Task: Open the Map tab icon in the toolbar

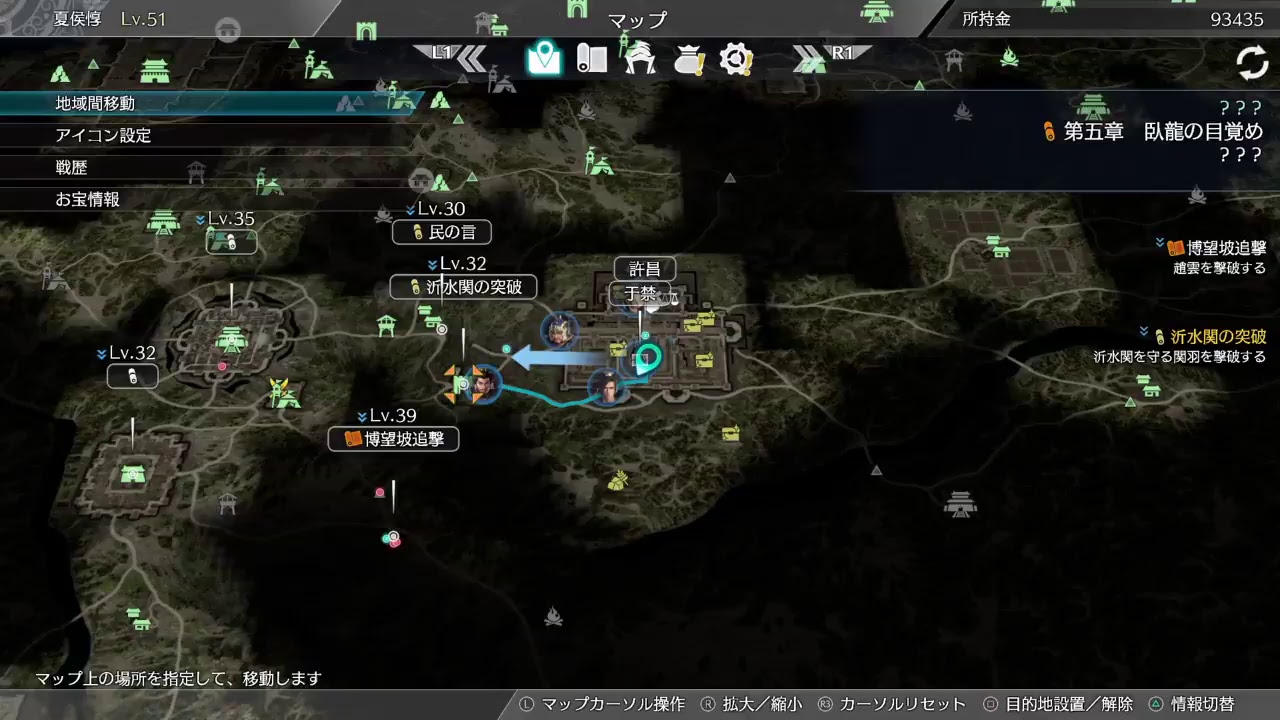Action: click(x=543, y=59)
